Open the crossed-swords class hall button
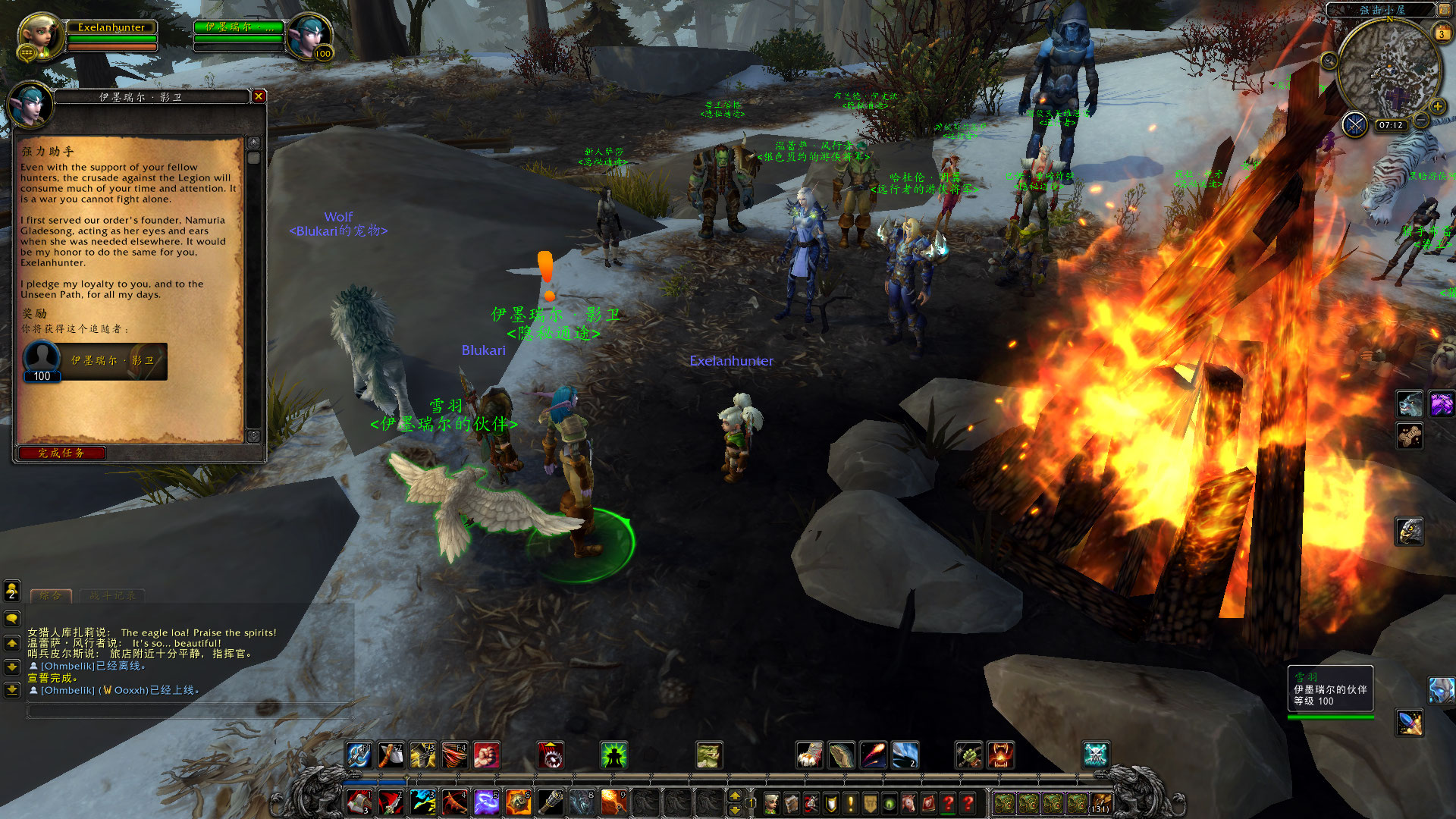This screenshot has width=1456, height=819. (1354, 124)
